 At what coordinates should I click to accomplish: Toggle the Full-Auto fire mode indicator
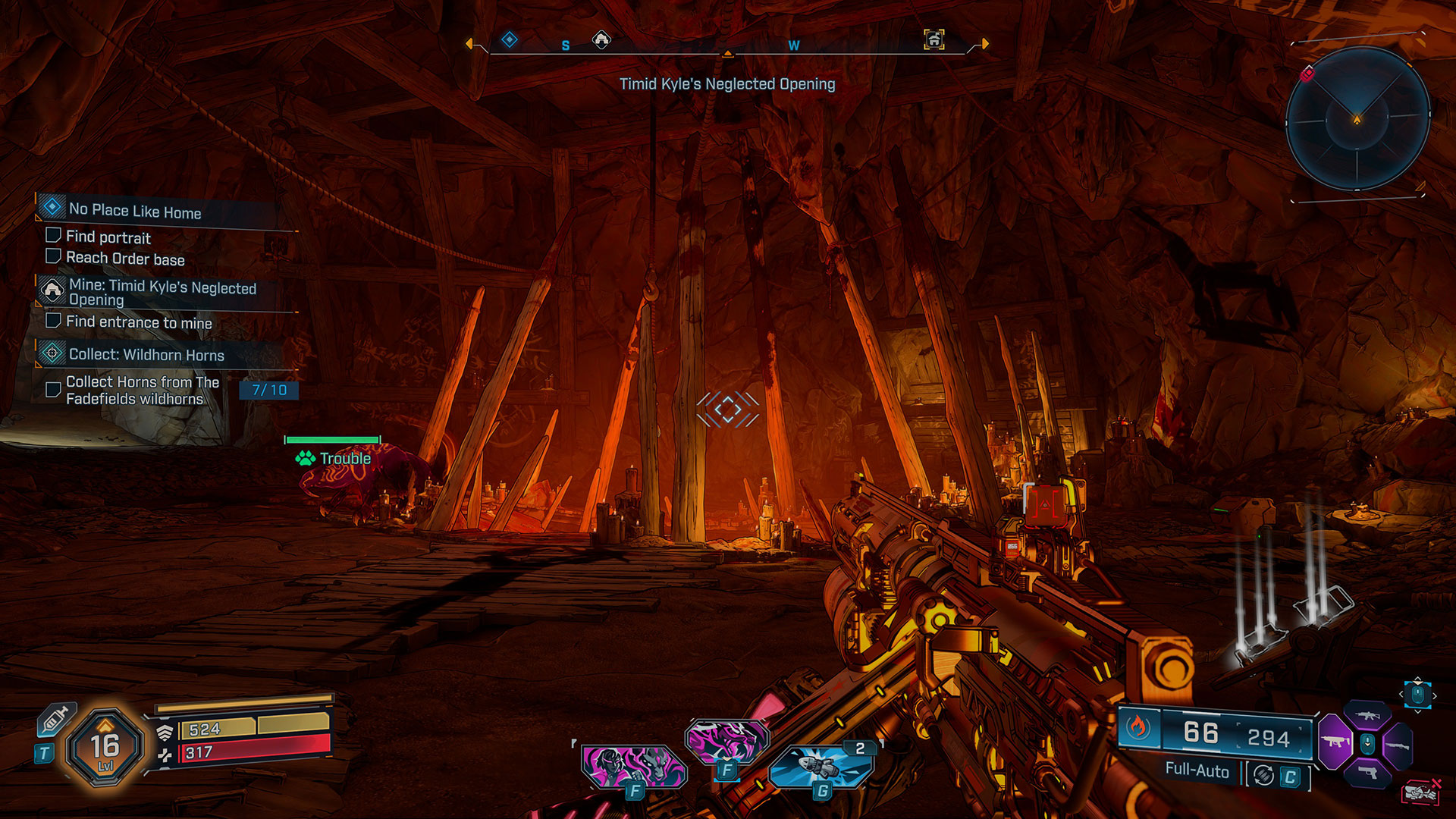point(1197,770)
